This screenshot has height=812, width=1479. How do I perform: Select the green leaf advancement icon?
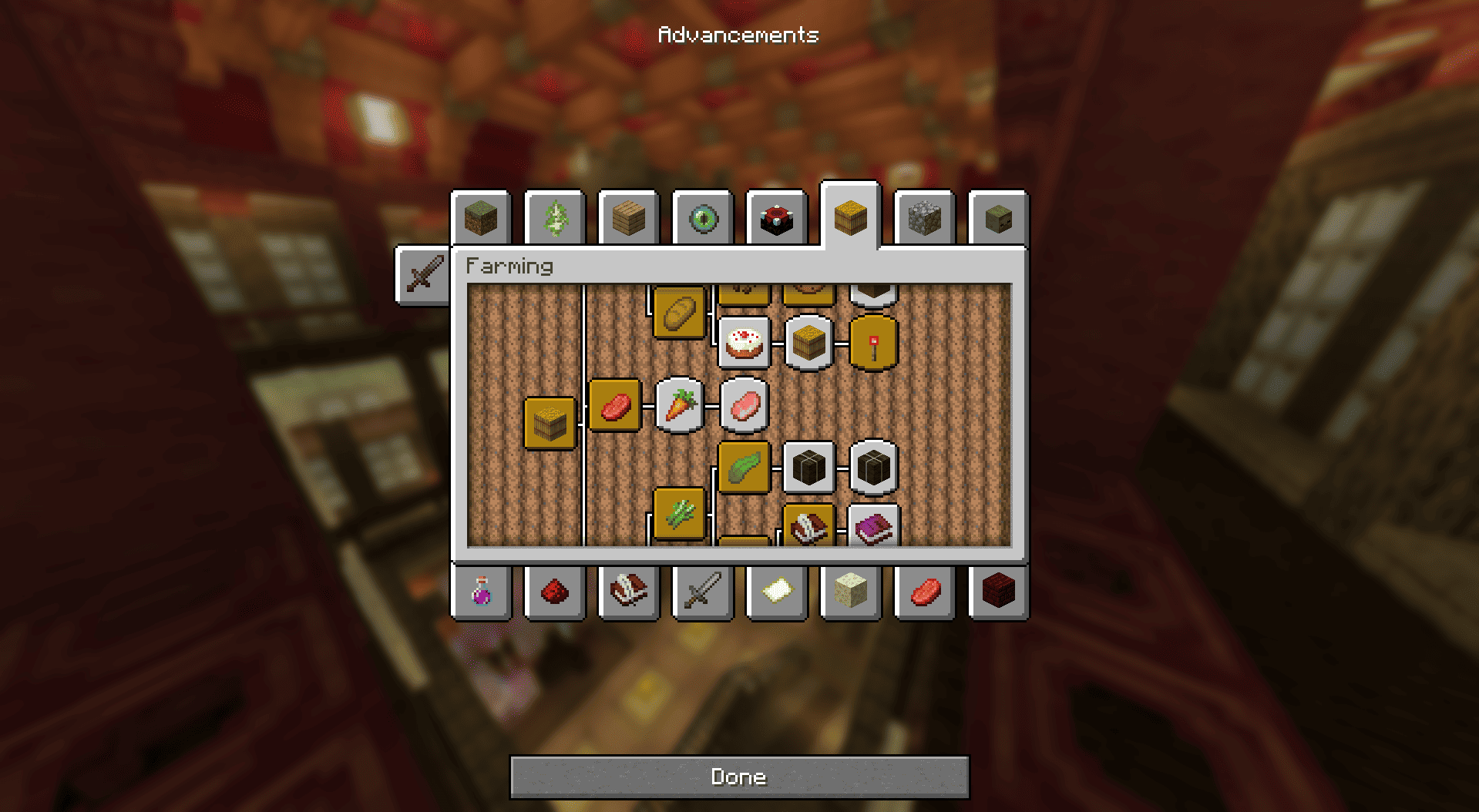coord(744,468)
